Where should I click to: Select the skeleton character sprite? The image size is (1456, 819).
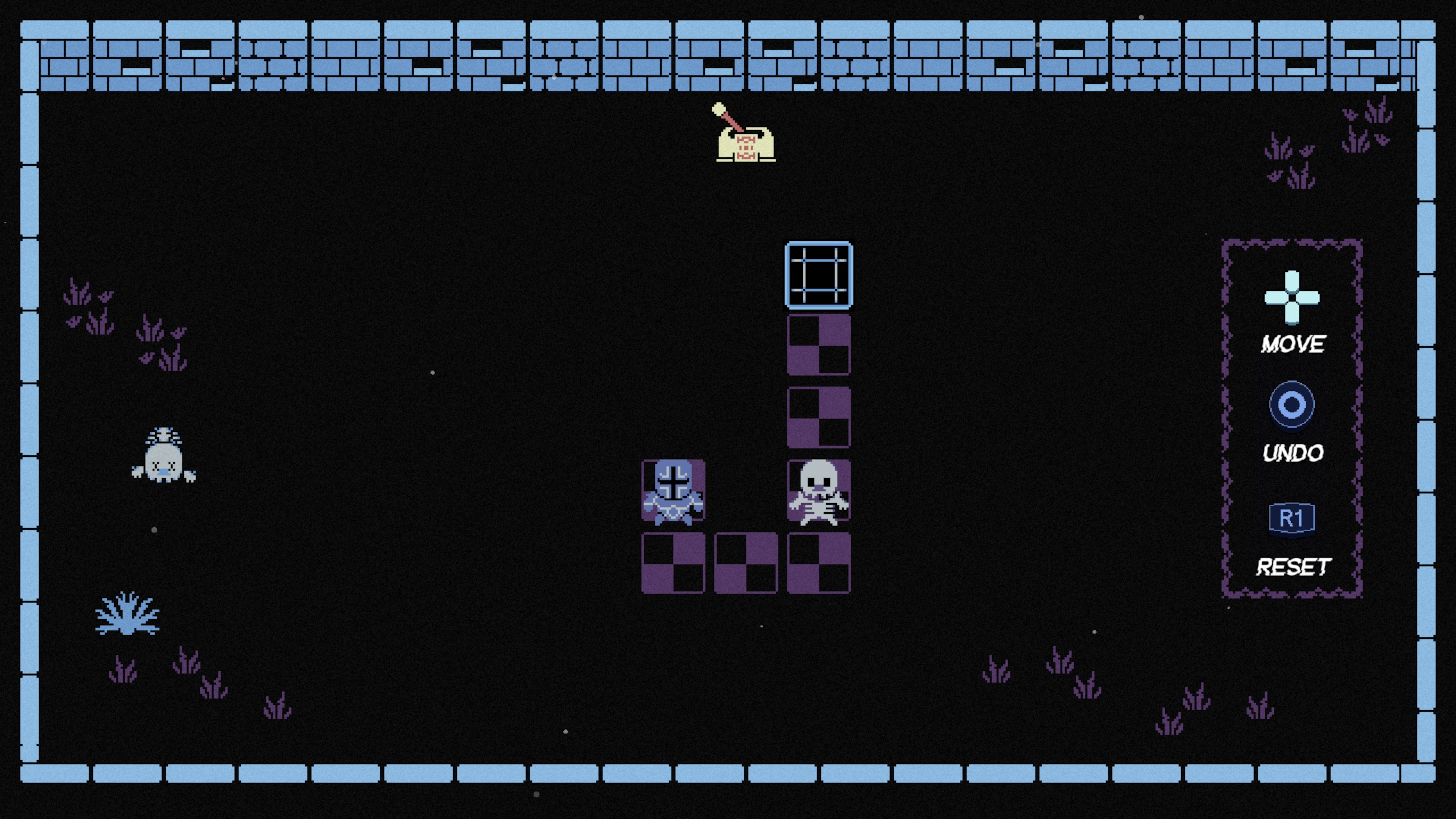(819, 497)
